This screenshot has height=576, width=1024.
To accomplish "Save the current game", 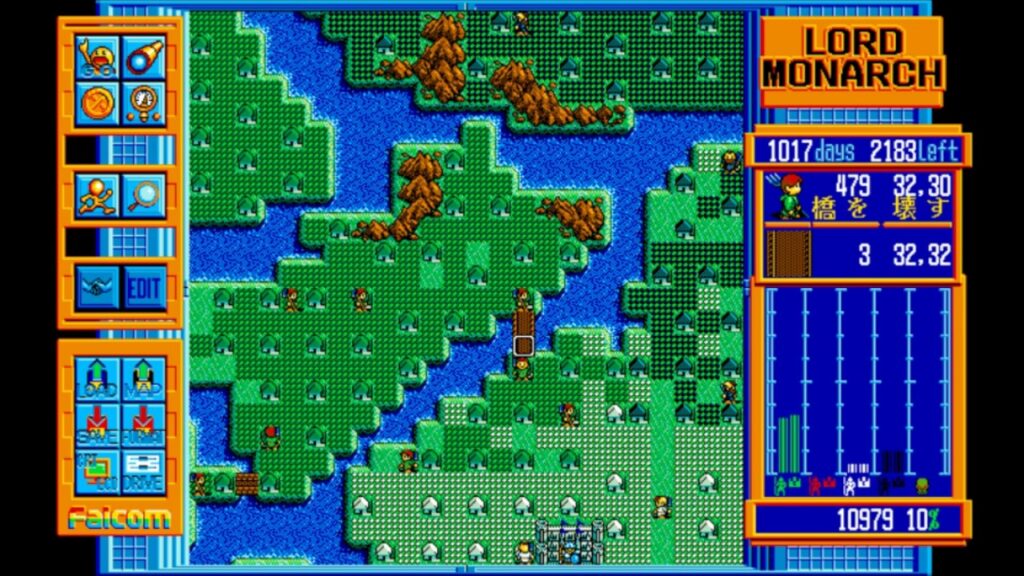I will tap(98, 424).
